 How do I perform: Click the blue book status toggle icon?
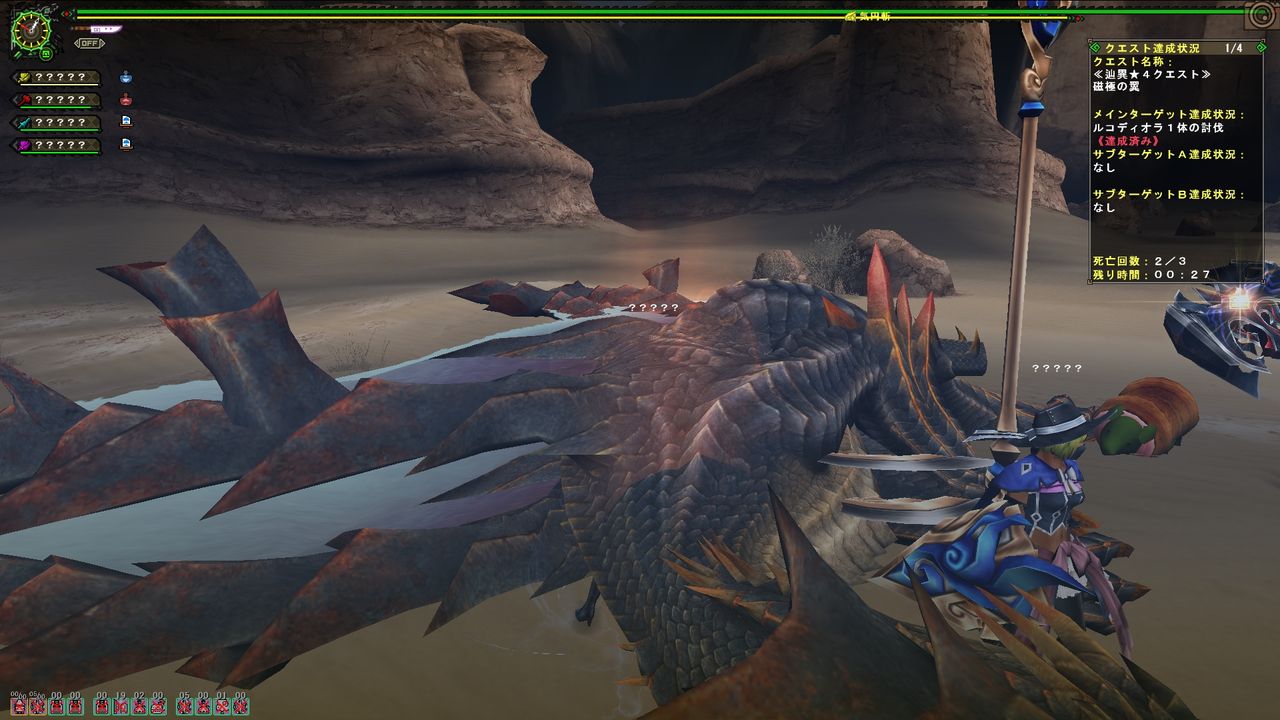[x=126, y=121]
